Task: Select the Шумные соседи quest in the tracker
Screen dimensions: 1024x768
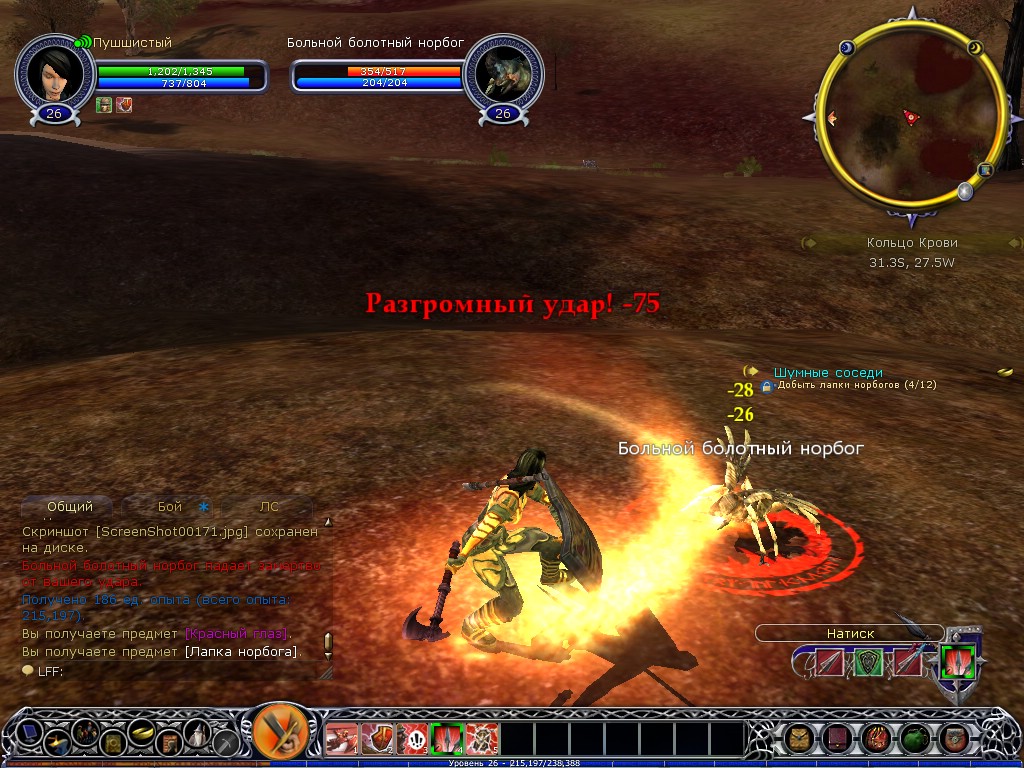Action: (x=828, y=372)
